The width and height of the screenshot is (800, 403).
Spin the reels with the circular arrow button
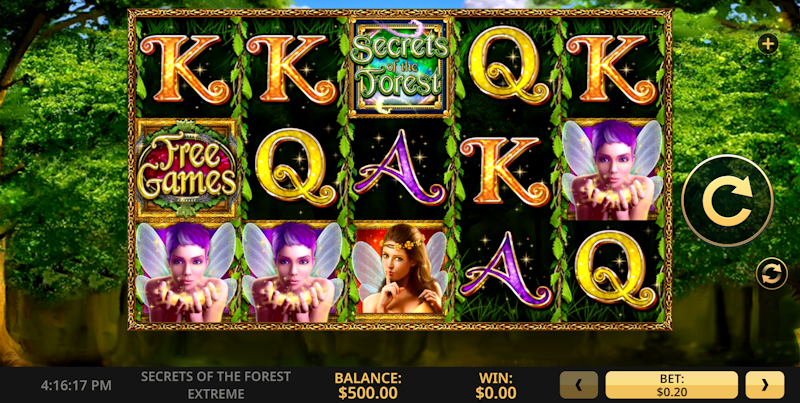pyautogui.click(x=727, y=201)
